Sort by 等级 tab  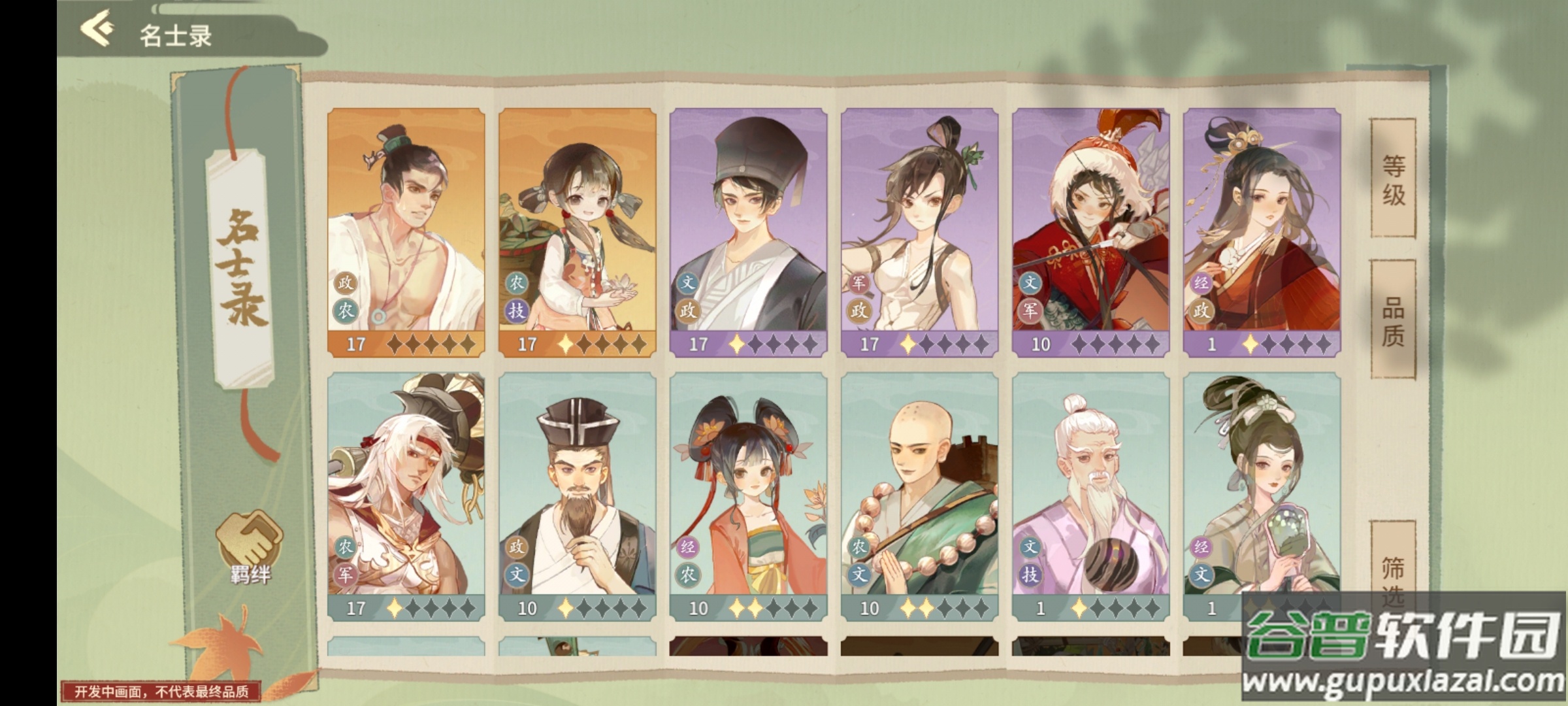click(x=1392, y=178)
